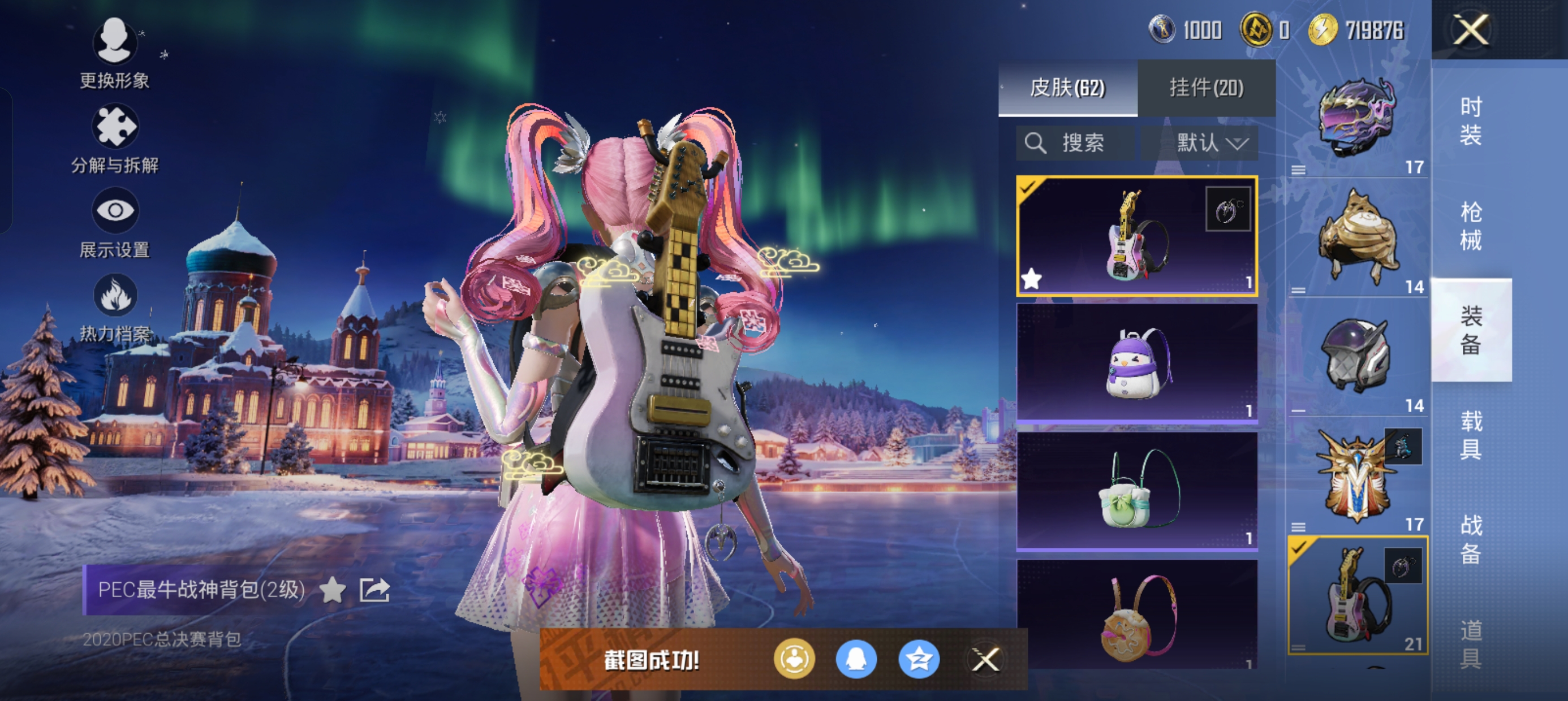The height and width of the screenshot is (701, 1568).
Task: Switch to the 载具 vehicles category
Action: pos(1471,435)
